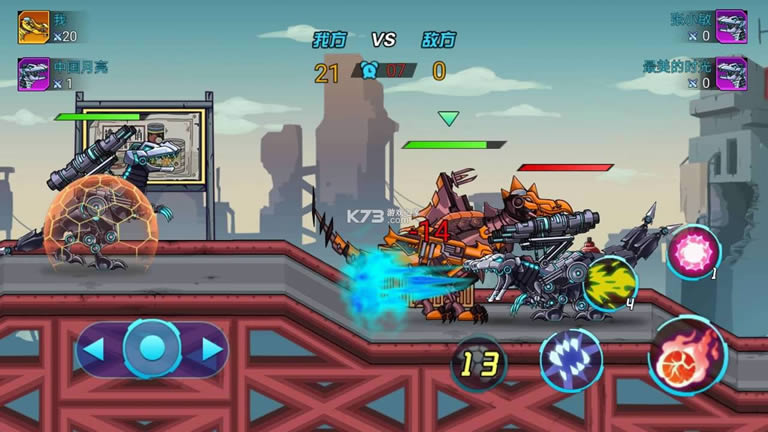Tap the skill on 13 second cooldown
The width and height of the screenshot is (768, 432).
[x=479, y=364]
